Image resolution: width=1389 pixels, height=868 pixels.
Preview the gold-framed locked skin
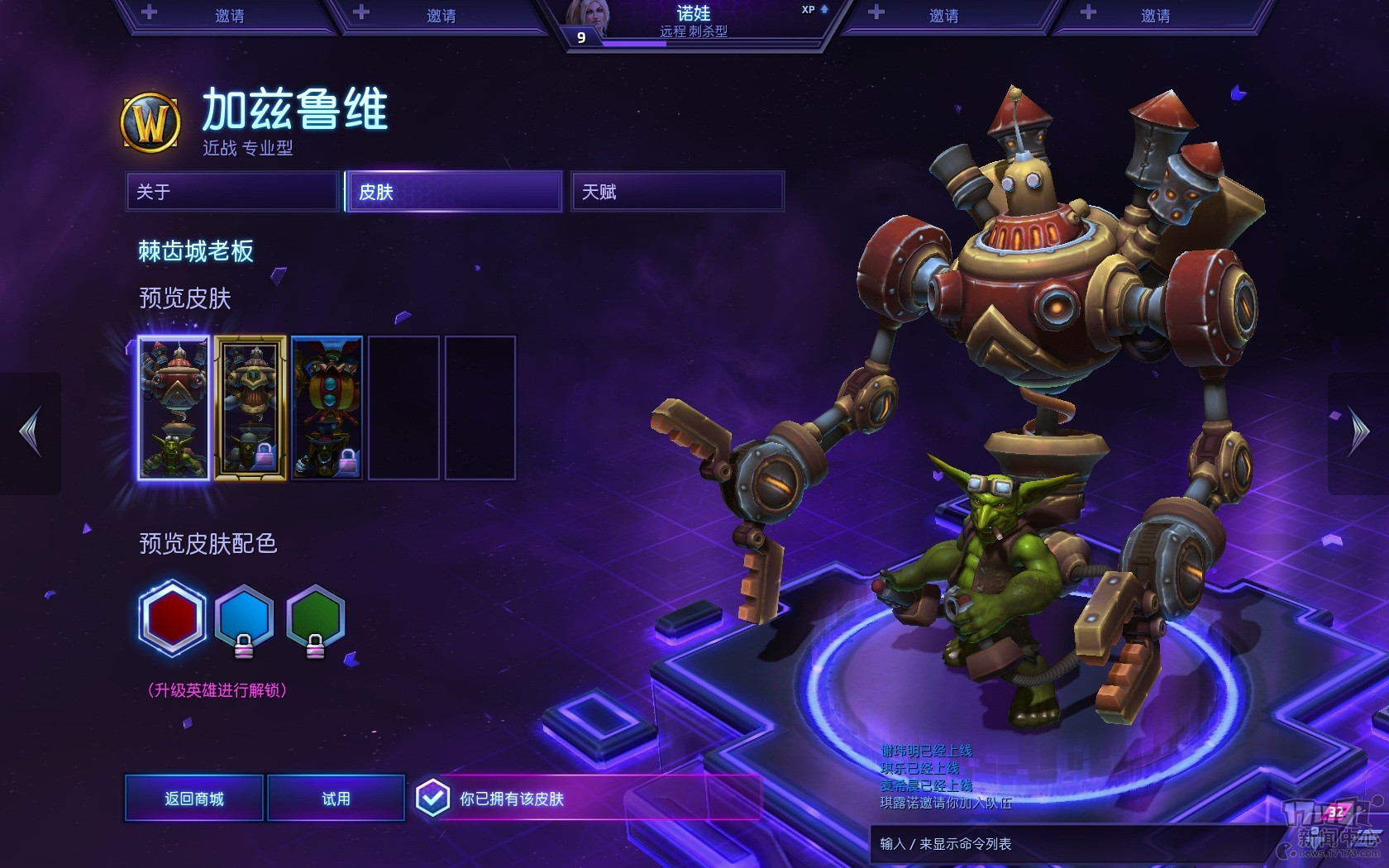click(x=251, y=408)
